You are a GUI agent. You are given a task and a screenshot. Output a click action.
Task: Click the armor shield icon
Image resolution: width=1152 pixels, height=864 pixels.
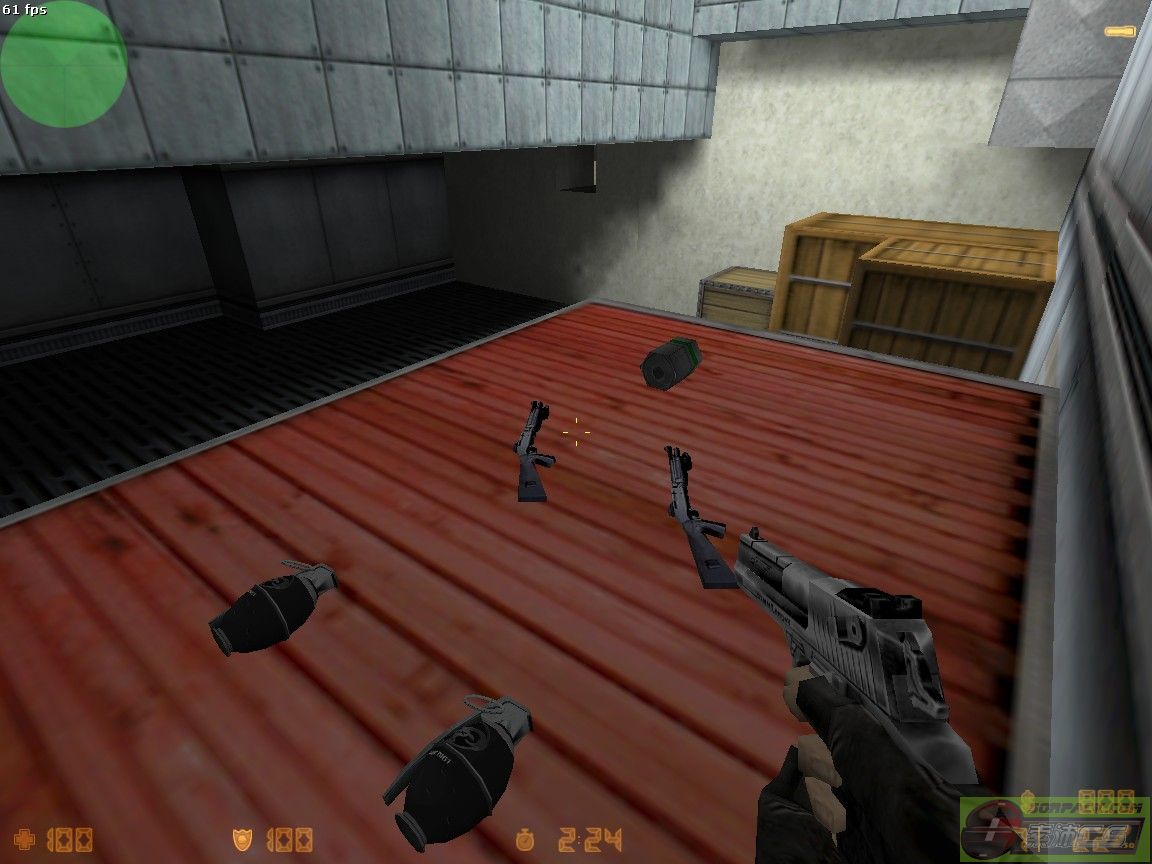(241, 839)
